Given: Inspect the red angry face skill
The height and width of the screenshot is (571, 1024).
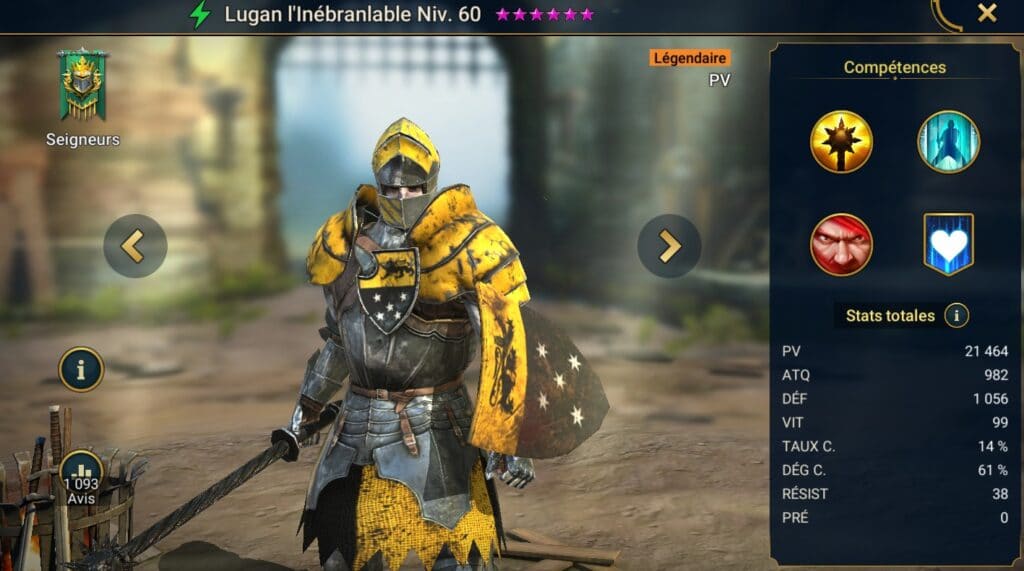Looking at the screenshot, I should [x=841, y=244].
